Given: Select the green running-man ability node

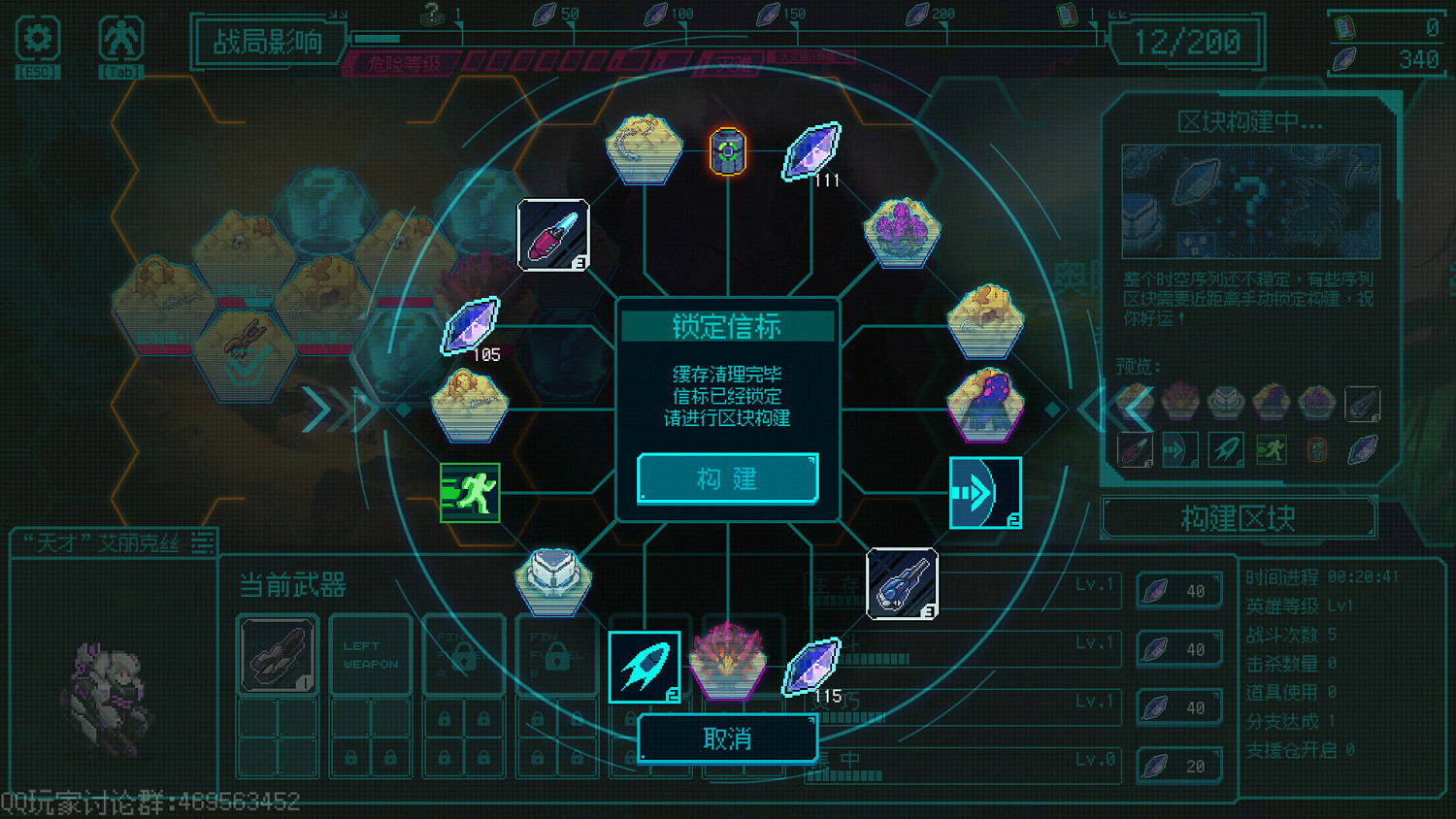Looking at the screenshot, I should click(470, 493).
